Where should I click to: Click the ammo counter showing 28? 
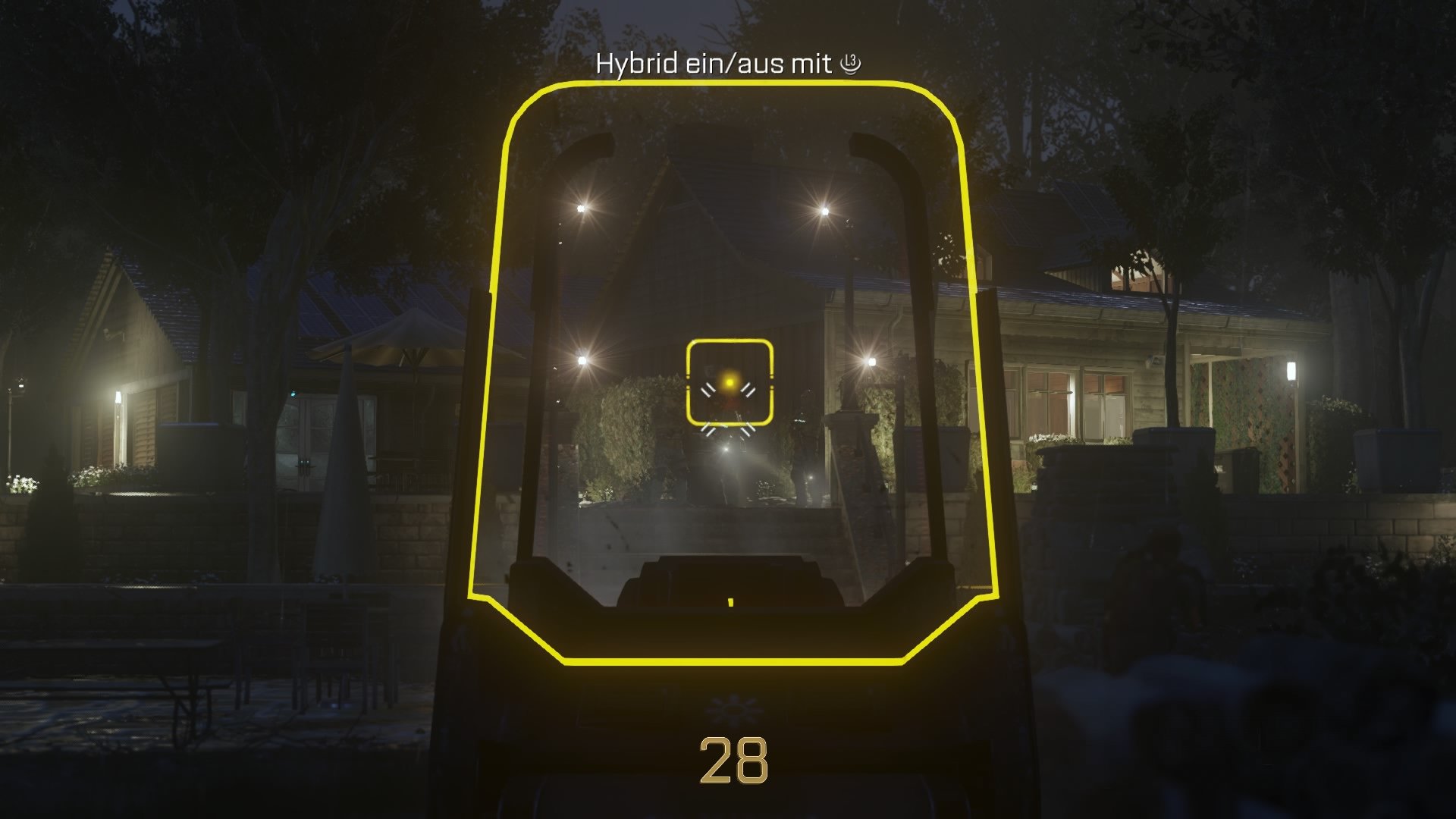coord(734,758)
